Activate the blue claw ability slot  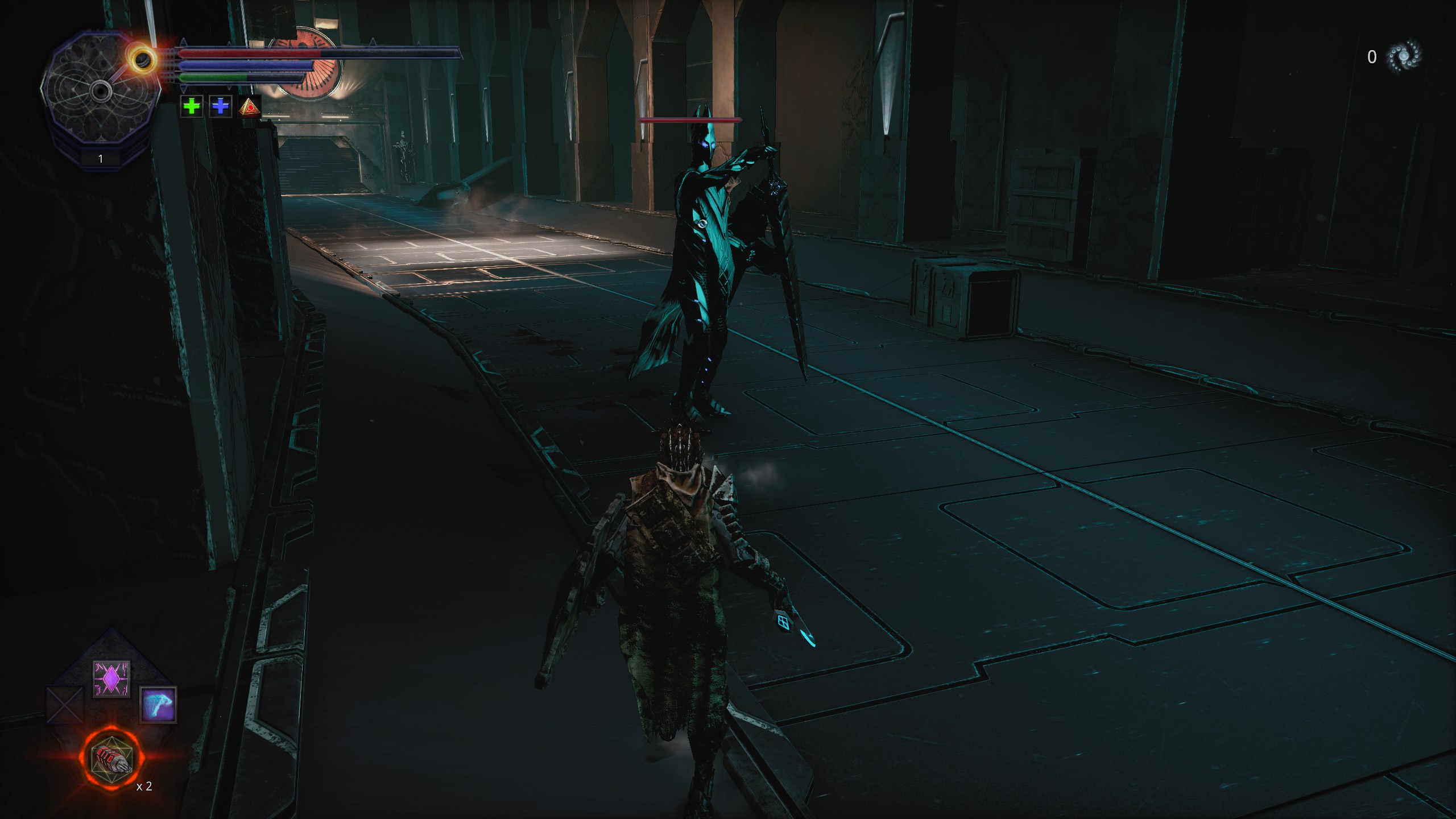[x=159, y=705]
